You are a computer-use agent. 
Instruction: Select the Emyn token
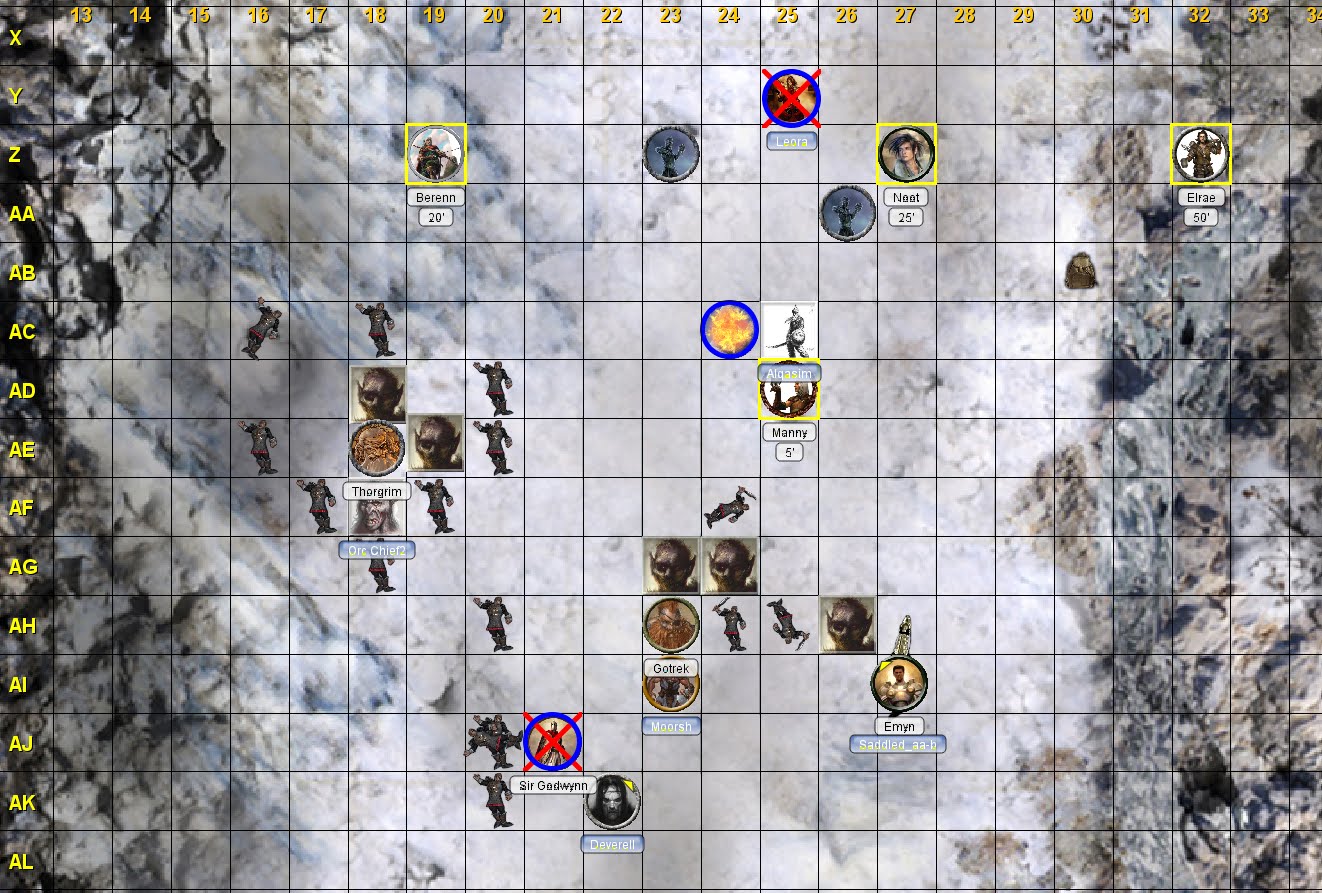899,684
